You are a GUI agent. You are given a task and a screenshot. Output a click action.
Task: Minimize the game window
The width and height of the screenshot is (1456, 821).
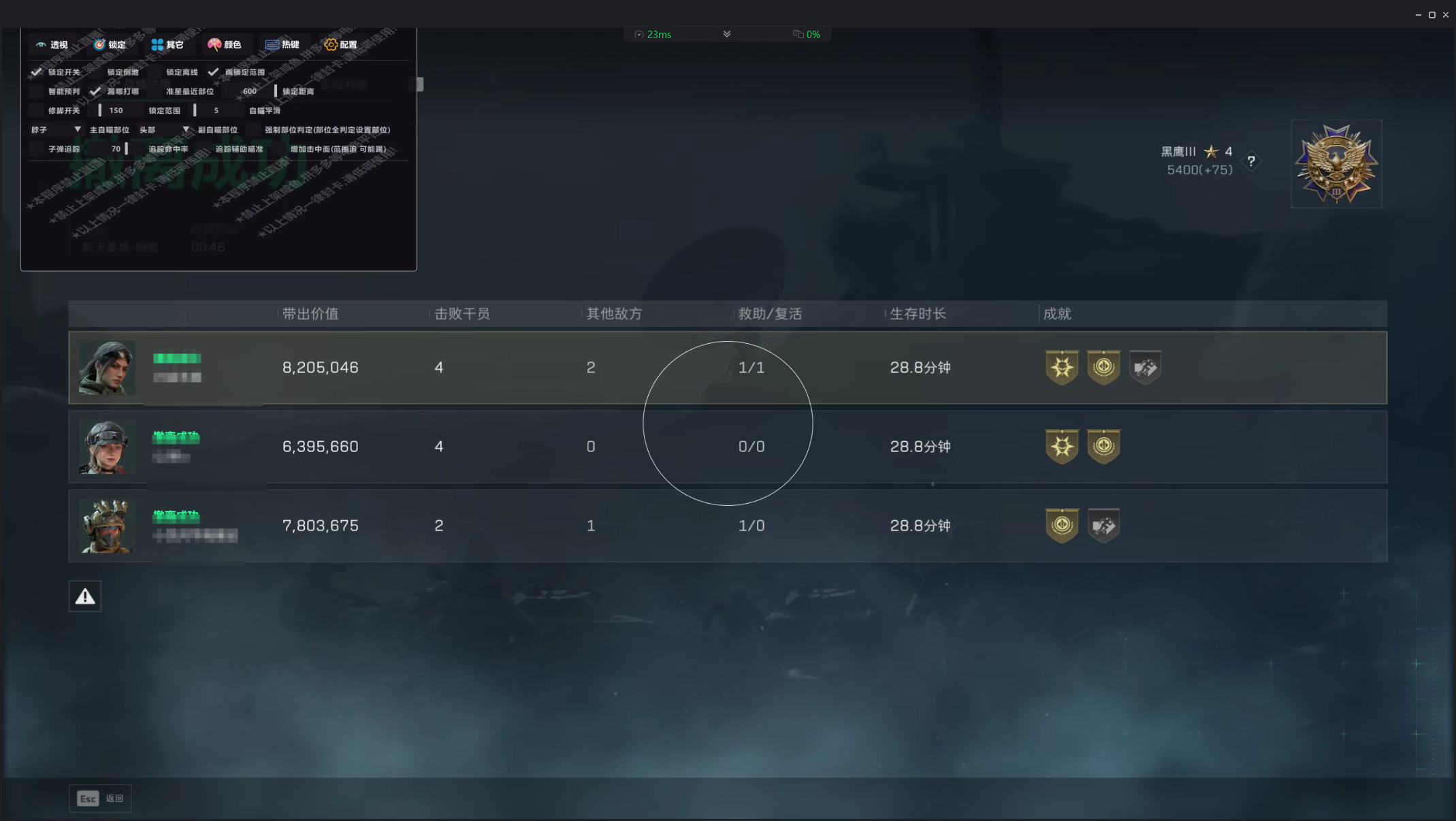pyautogui.click(x=1419, y=14)
